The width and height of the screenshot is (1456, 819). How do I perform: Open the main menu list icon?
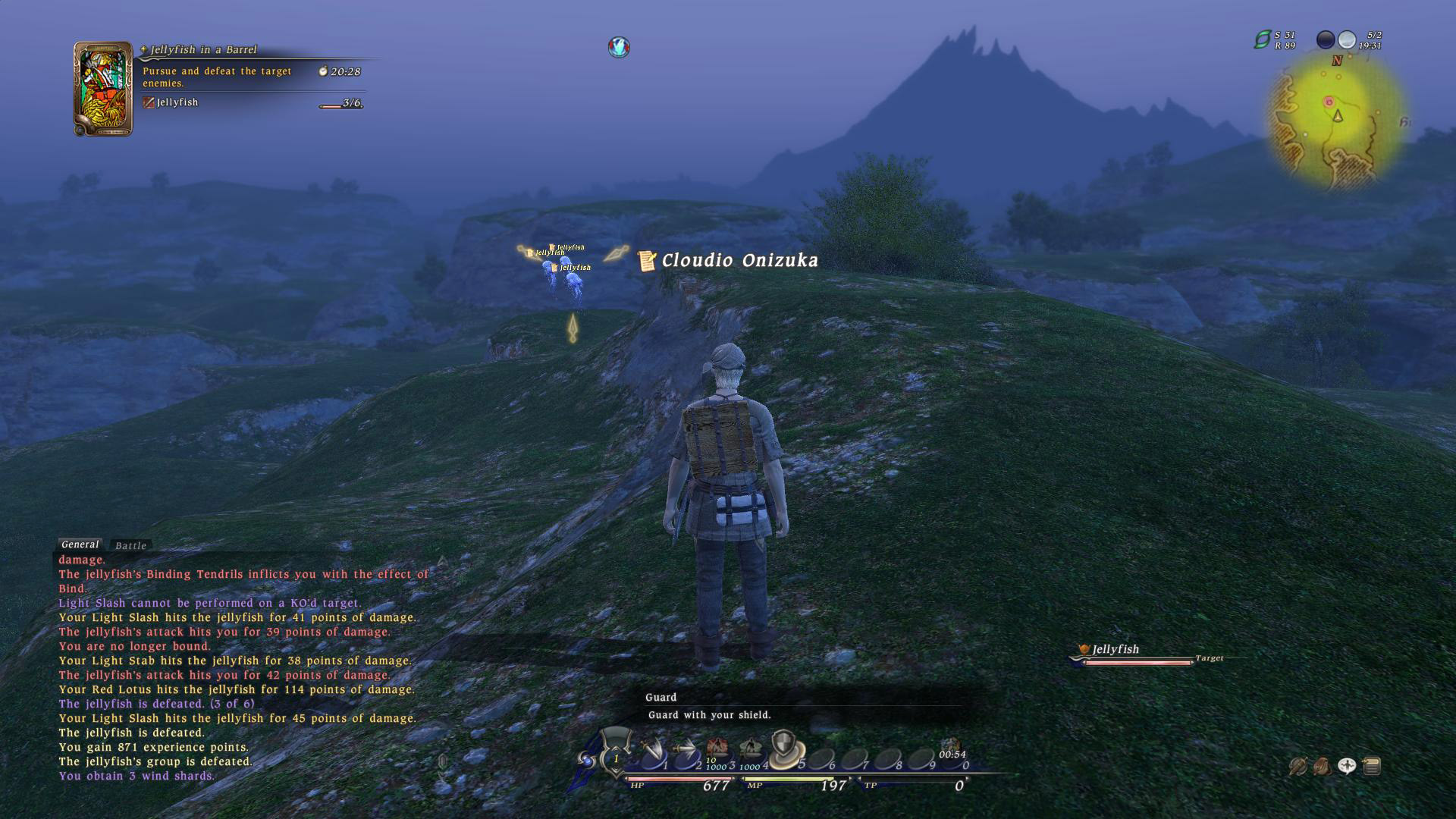(1372, 767)
